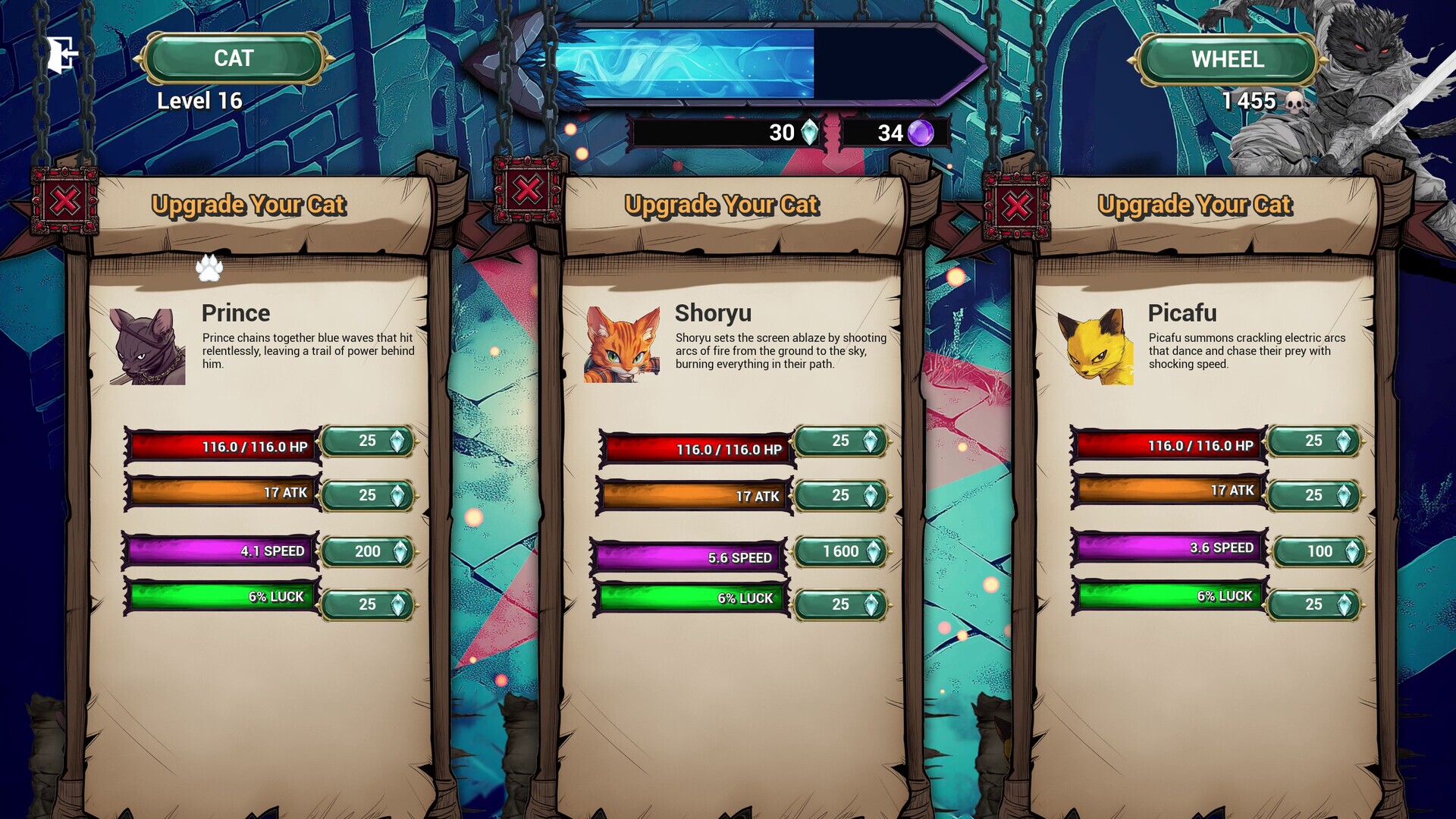Upgrade Picafu's LUCK for 25 gems

pos(1316,604)
